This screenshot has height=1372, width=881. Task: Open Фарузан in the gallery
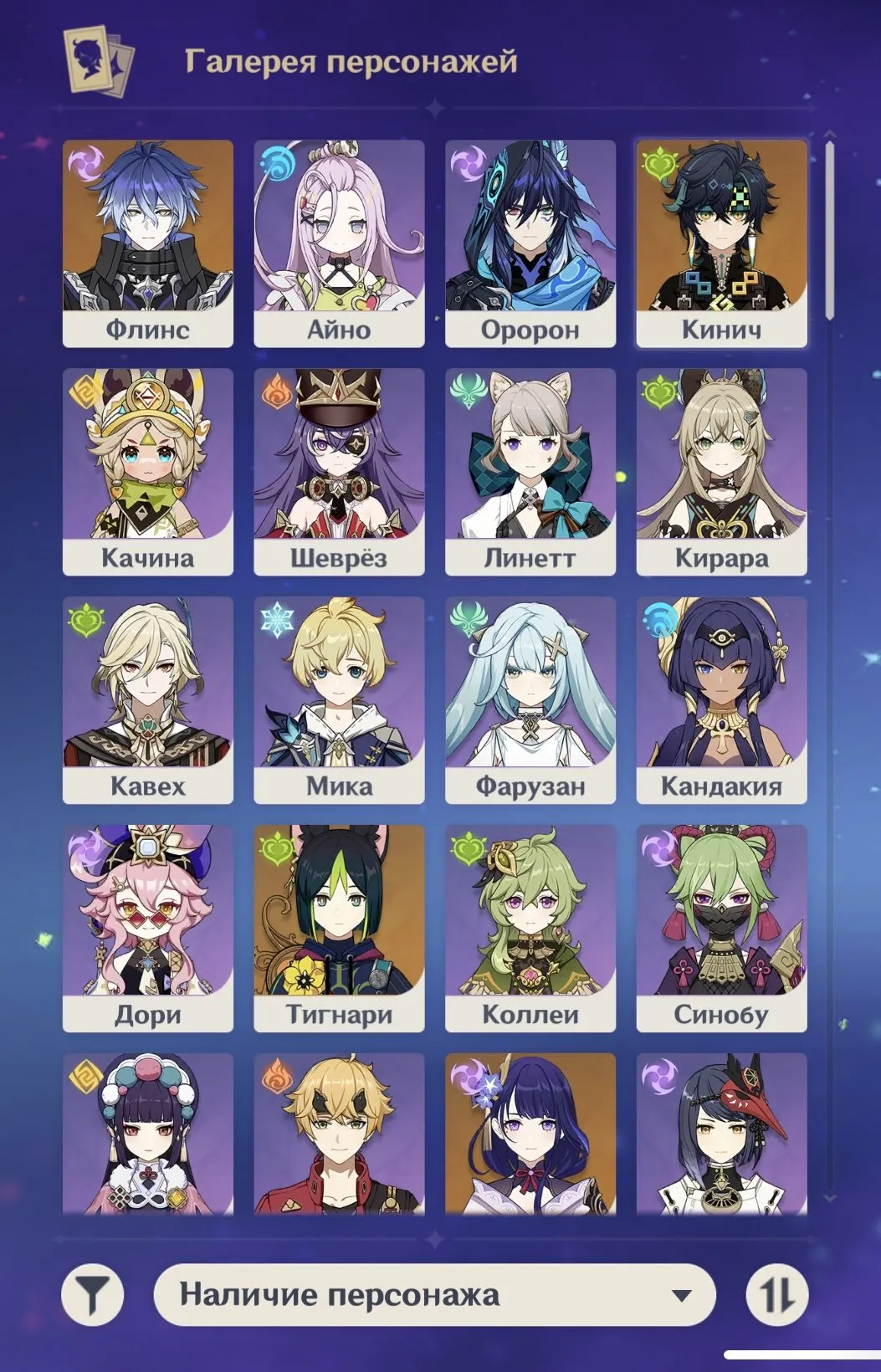pyautogui.click(x=530, y=699)
